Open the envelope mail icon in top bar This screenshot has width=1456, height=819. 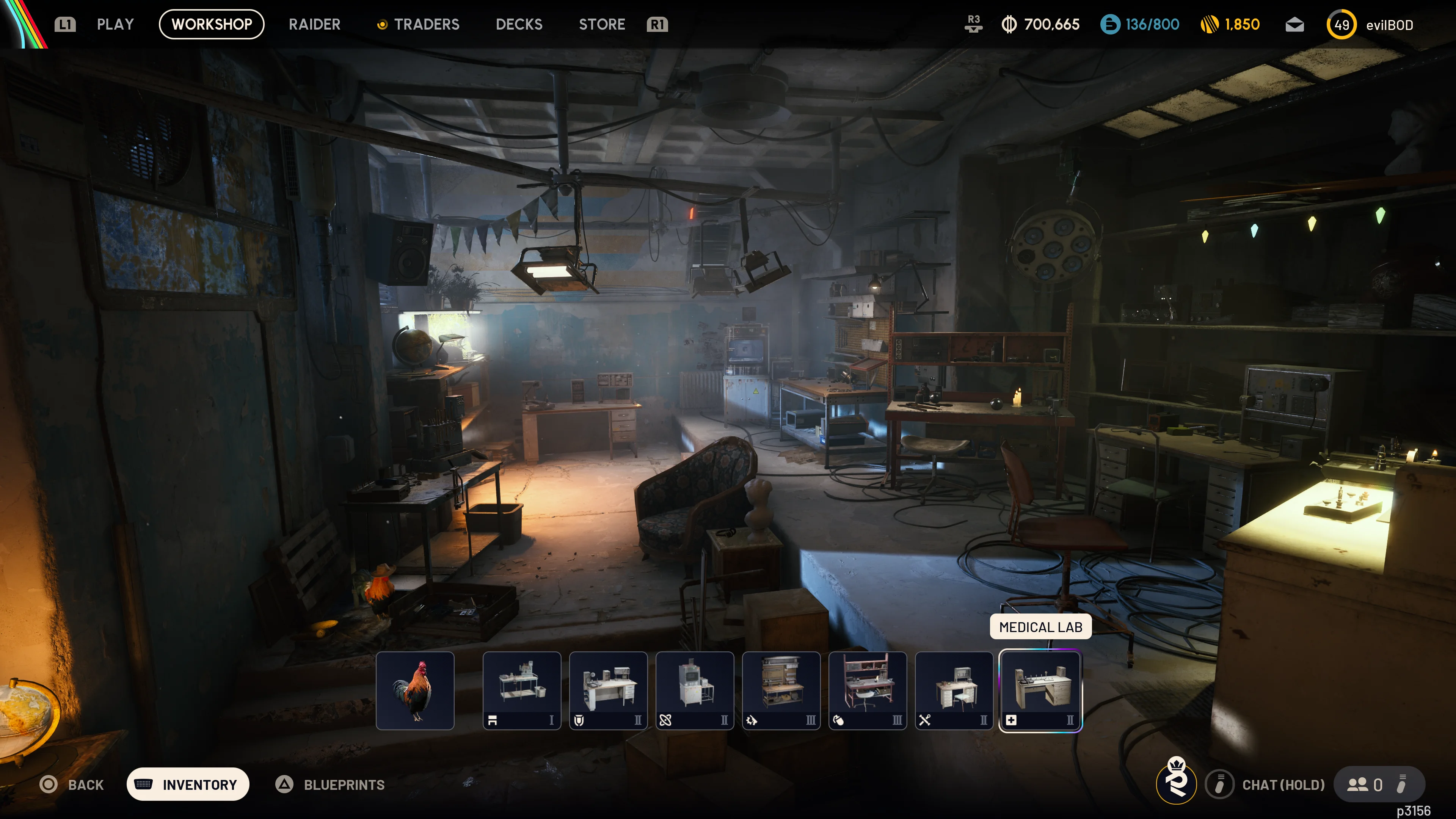tap(1294, 24)
